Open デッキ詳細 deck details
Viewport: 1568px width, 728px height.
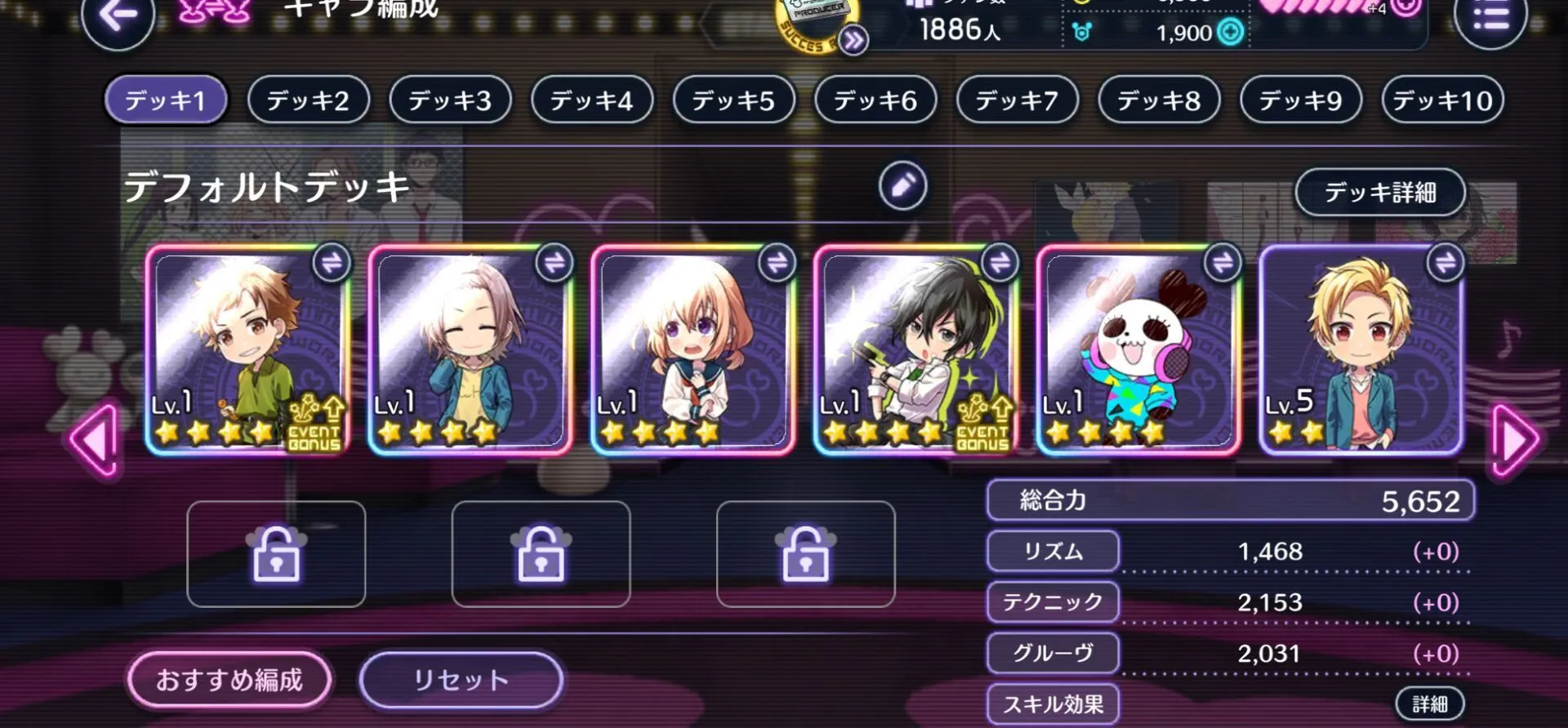(x=1379, y=193)
